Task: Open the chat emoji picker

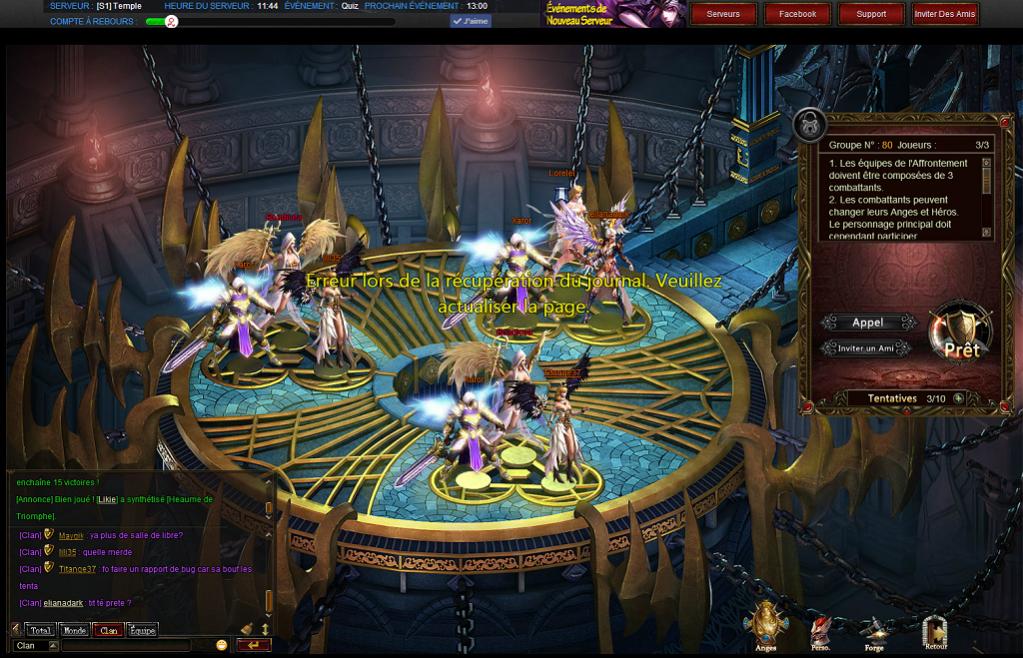Action: [221, 646]
